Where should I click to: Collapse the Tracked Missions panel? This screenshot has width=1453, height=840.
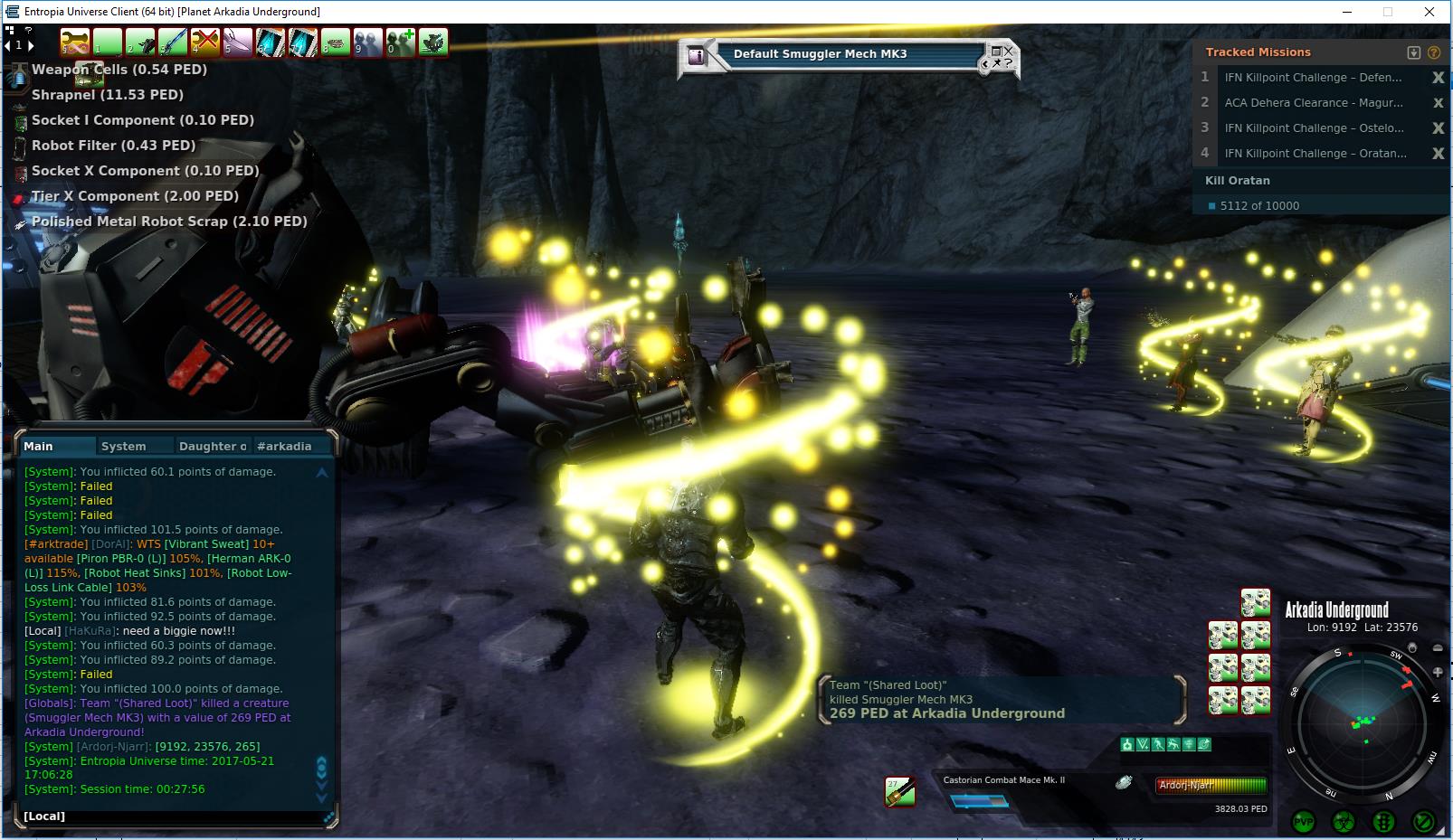(x=1414, y=52)
